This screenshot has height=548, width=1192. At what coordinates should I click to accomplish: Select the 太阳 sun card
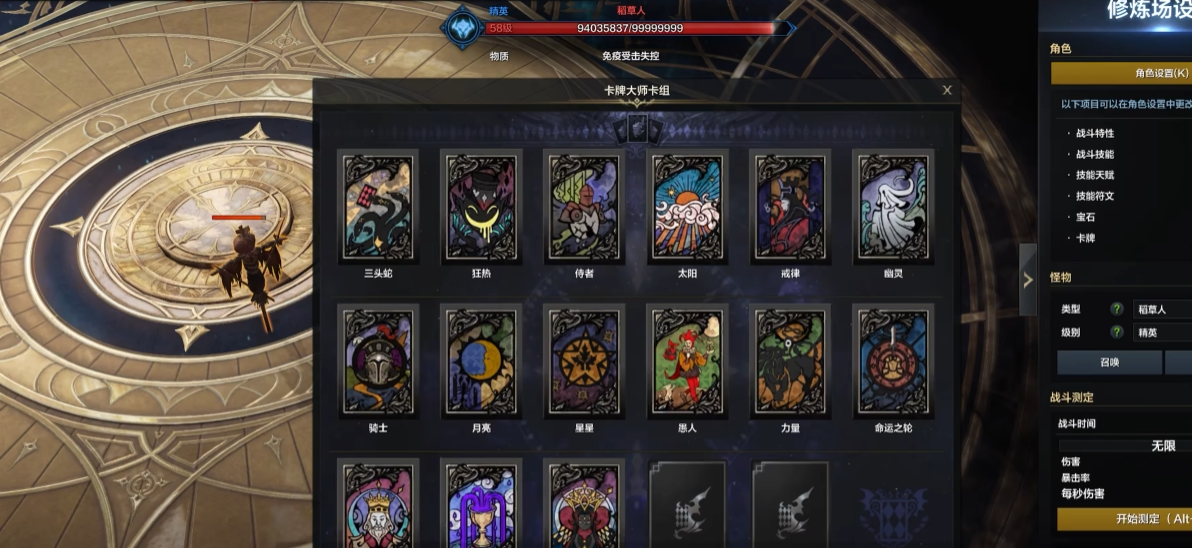687,207
